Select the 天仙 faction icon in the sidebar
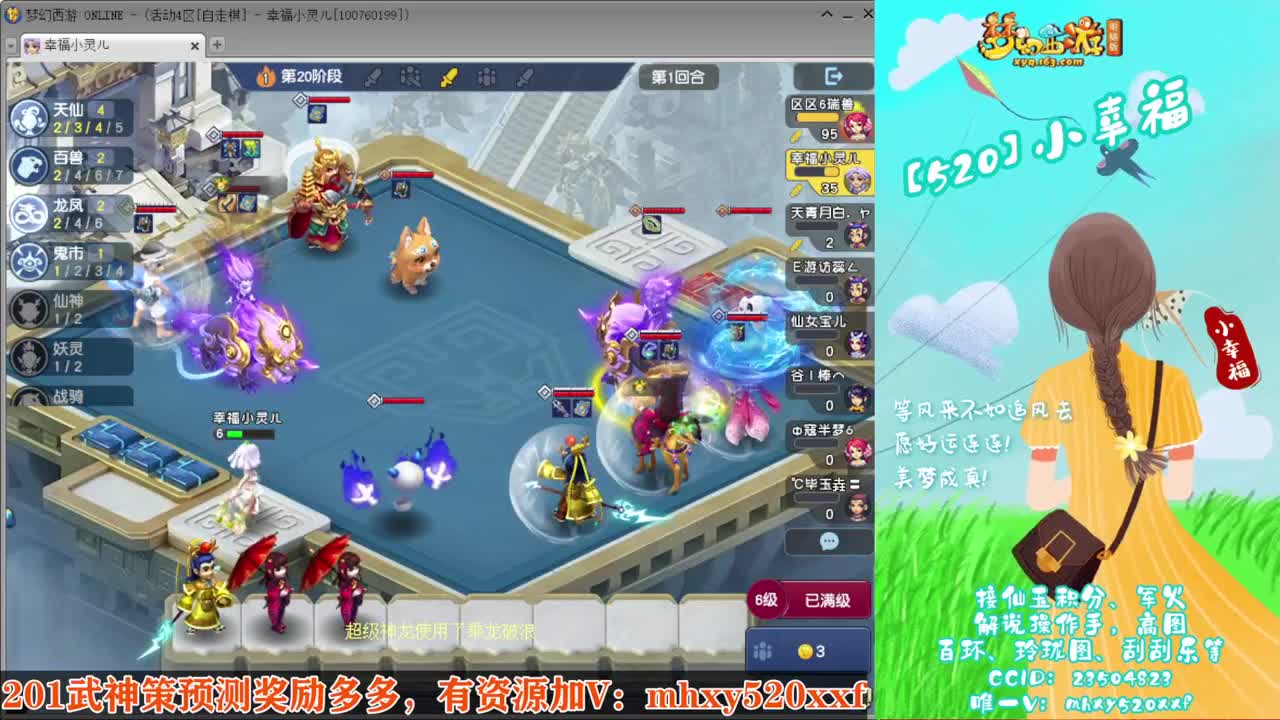Viewport: 1280px width, 720px height. click(x=30, y=117)
